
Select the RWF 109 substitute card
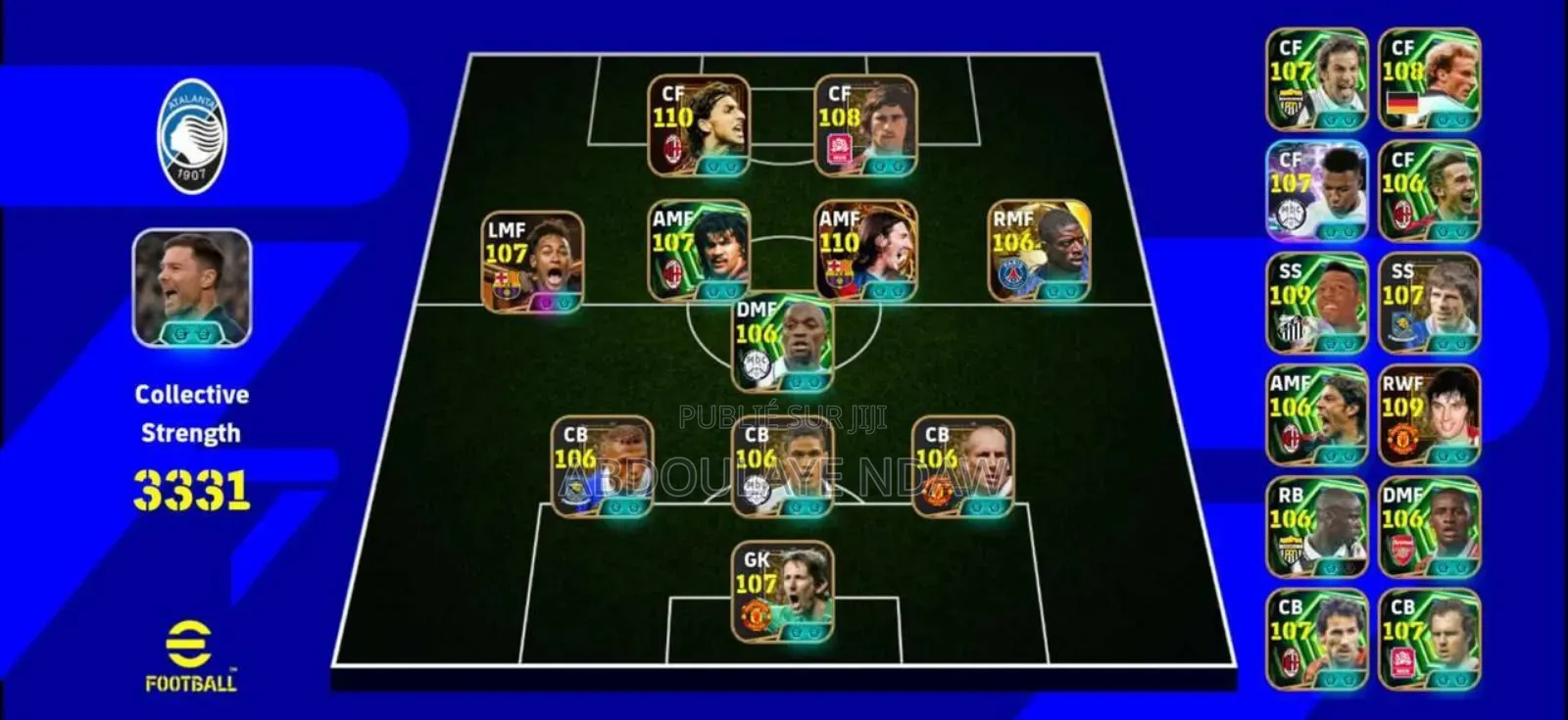pos(1429,414)
